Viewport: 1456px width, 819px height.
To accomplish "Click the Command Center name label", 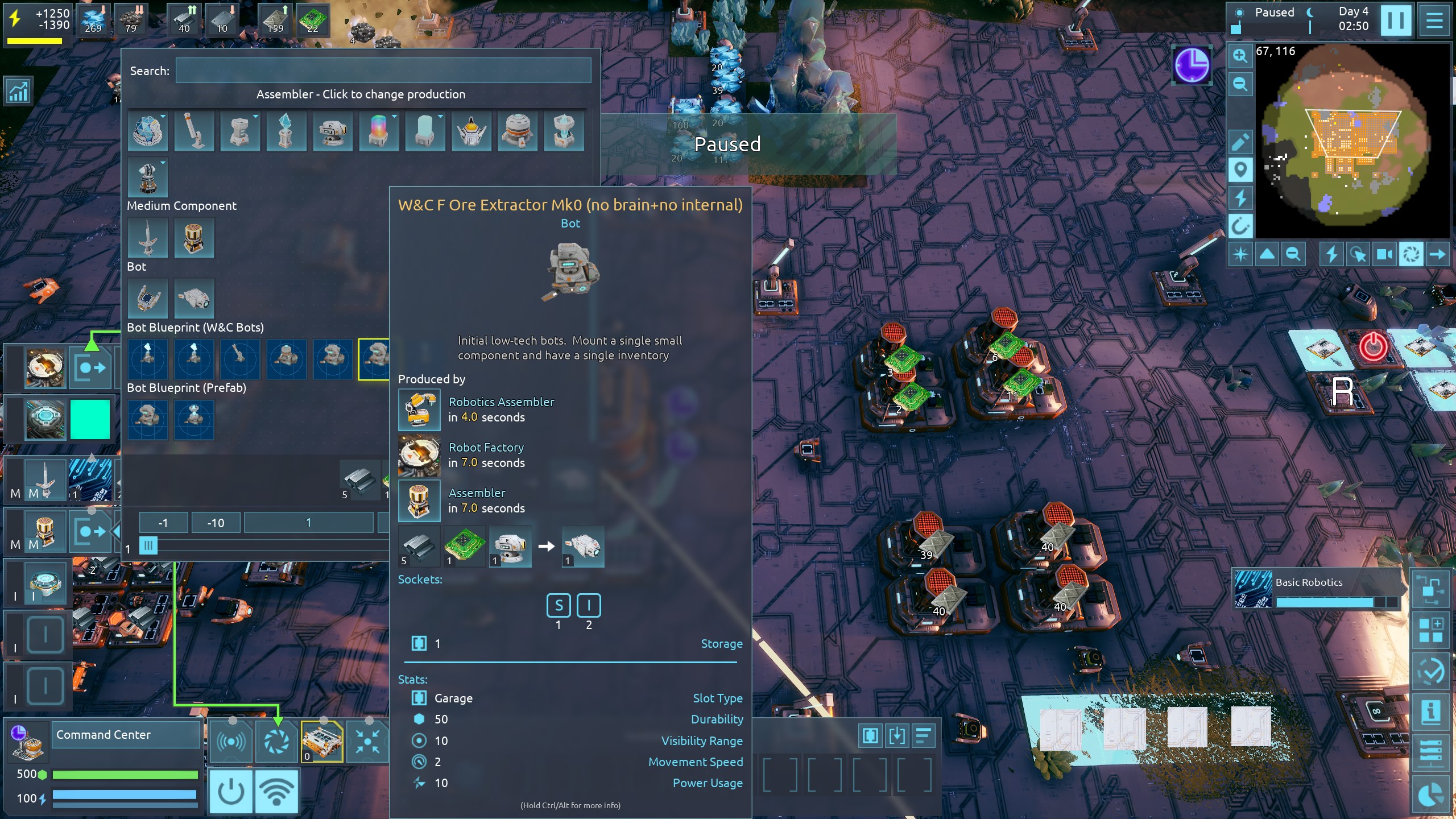I will tap(125, 735).
